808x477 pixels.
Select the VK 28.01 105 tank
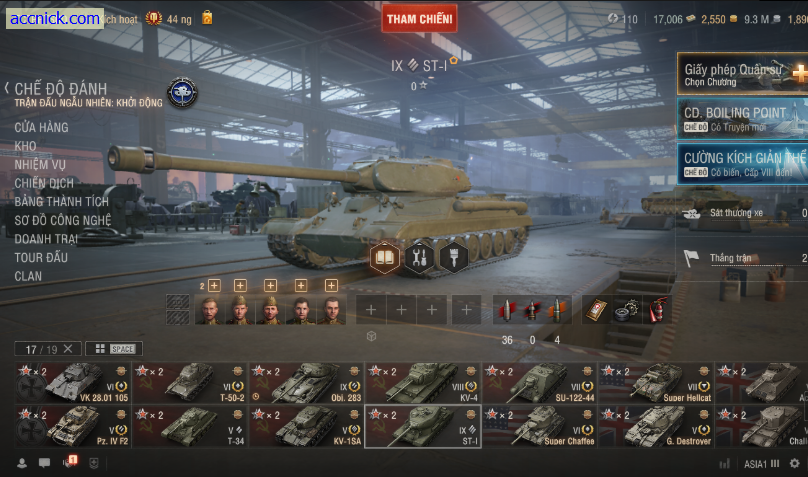pos(73,383)
